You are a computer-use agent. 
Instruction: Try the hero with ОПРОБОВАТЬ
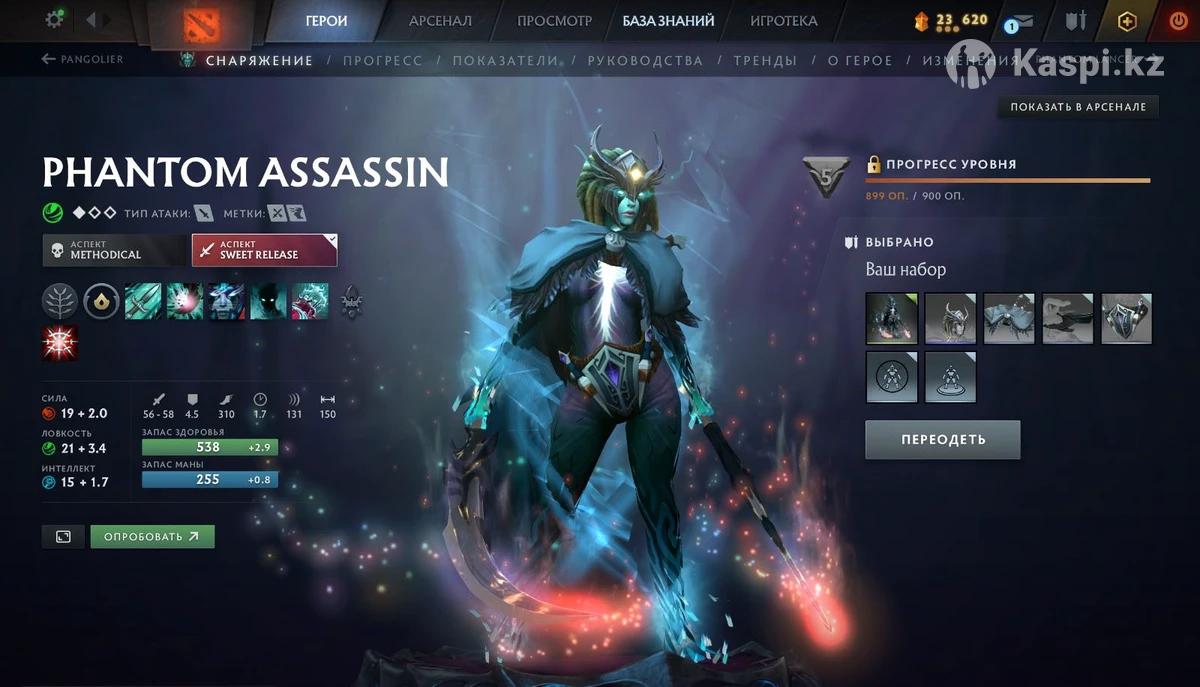pos(152,537)
